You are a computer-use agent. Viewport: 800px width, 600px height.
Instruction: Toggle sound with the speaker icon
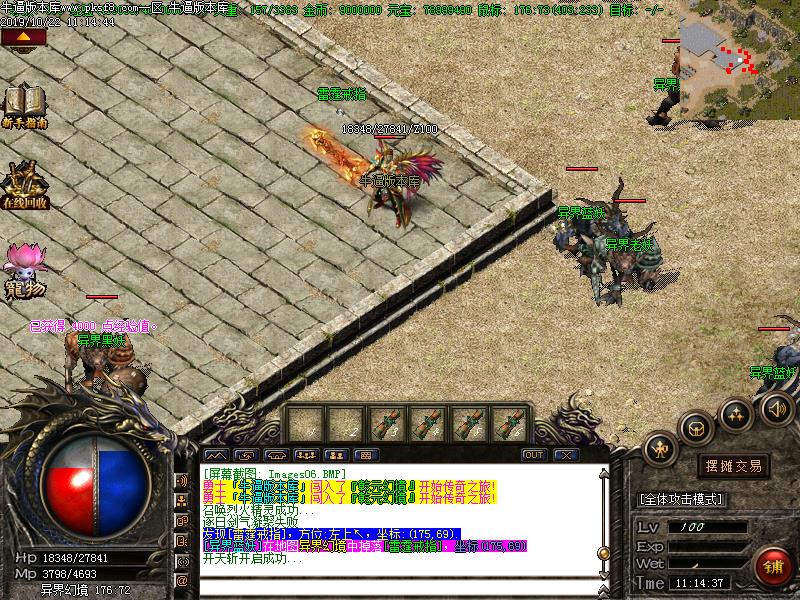click(x=776, y=408)
